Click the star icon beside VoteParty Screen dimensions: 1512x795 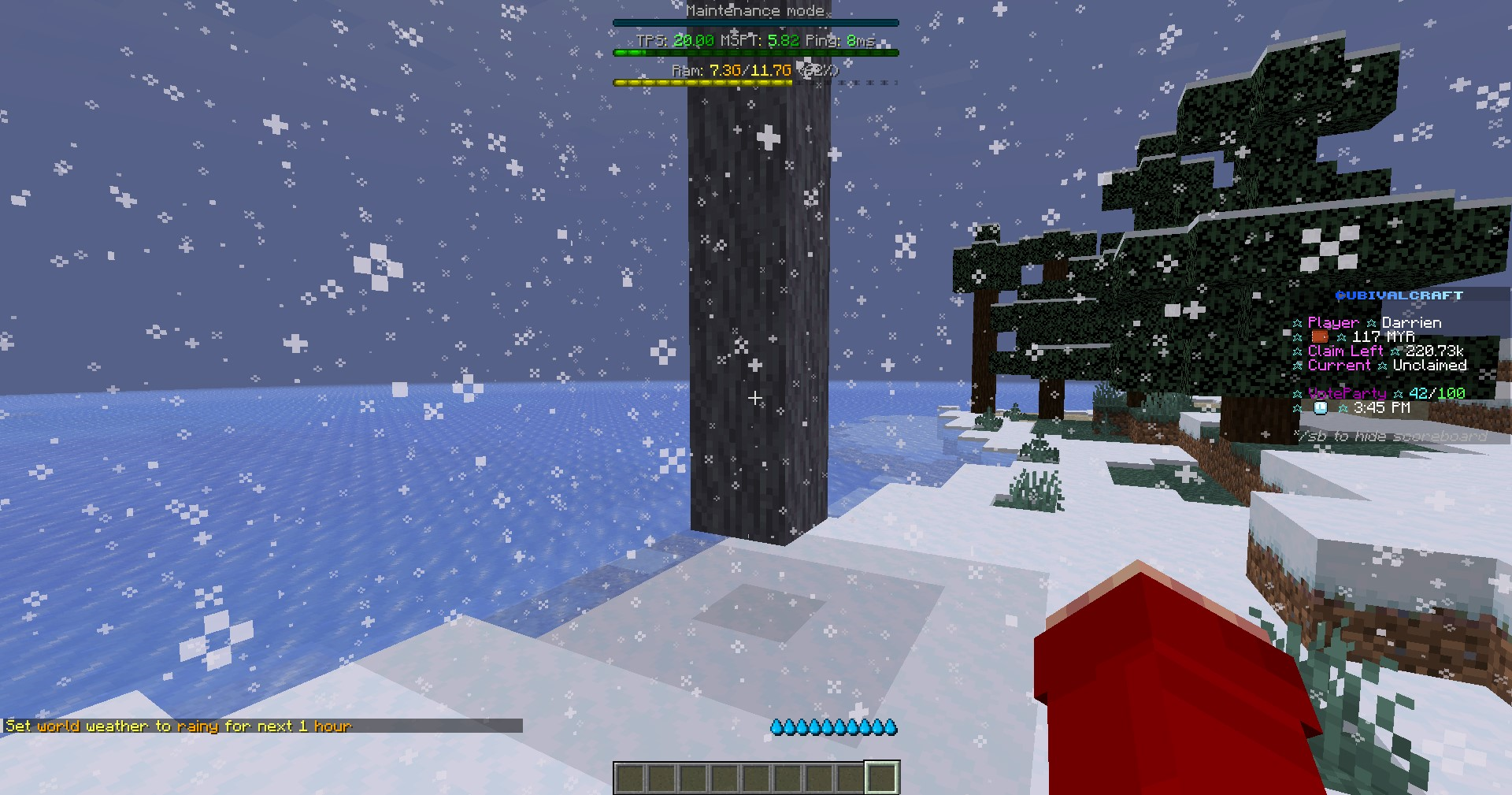coord(1299,392)
